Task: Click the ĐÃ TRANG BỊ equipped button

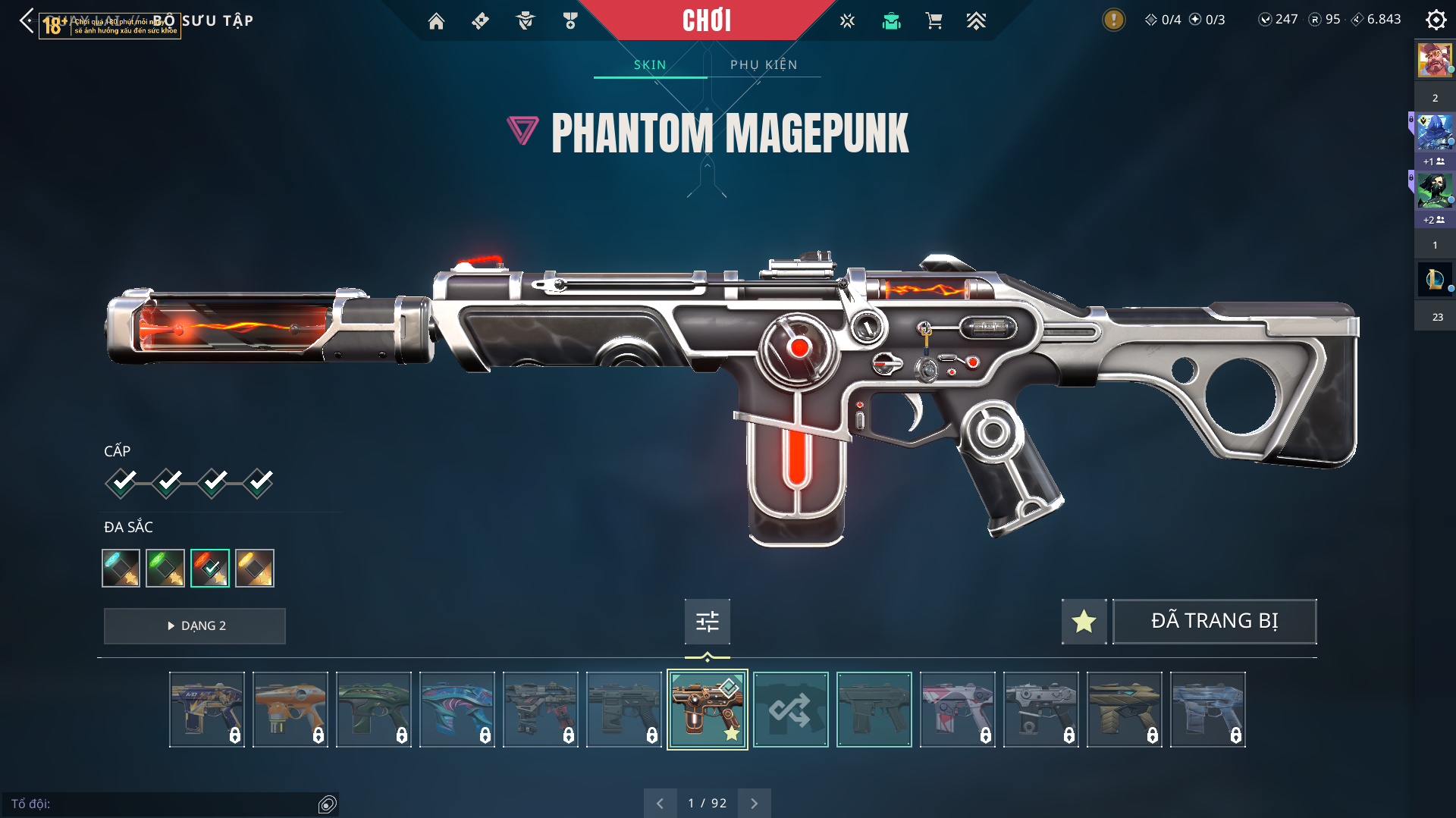Action: [x=1214, y=622]
